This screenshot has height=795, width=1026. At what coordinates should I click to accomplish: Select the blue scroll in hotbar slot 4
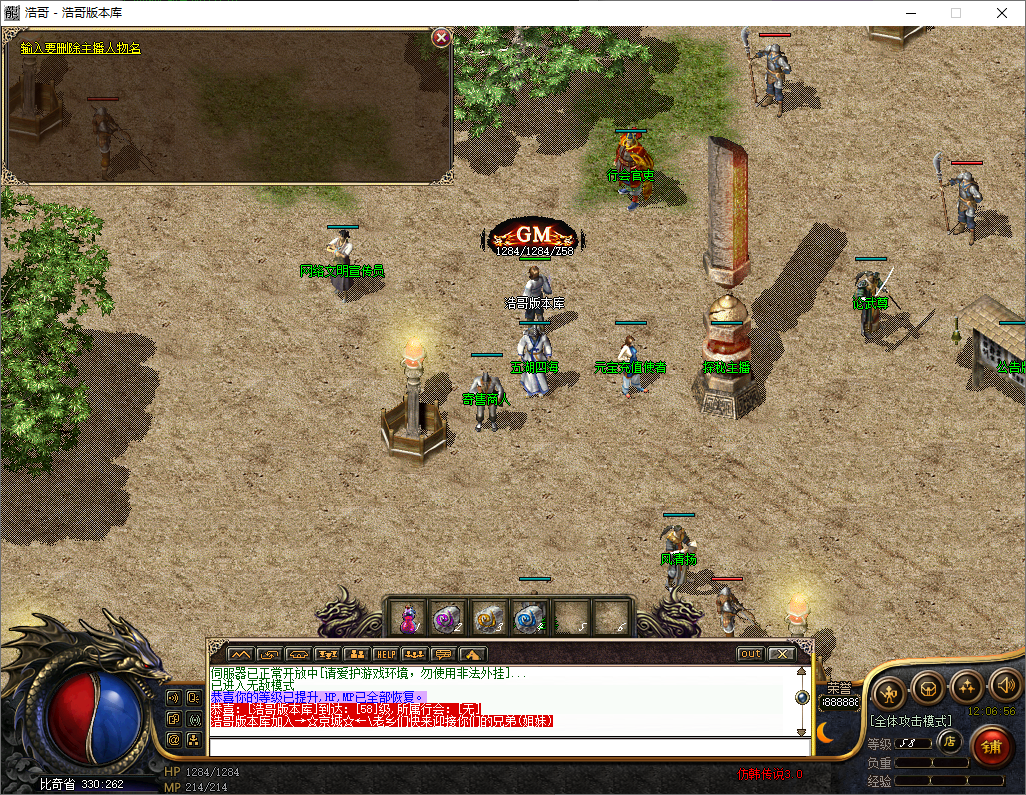(529, 618)
